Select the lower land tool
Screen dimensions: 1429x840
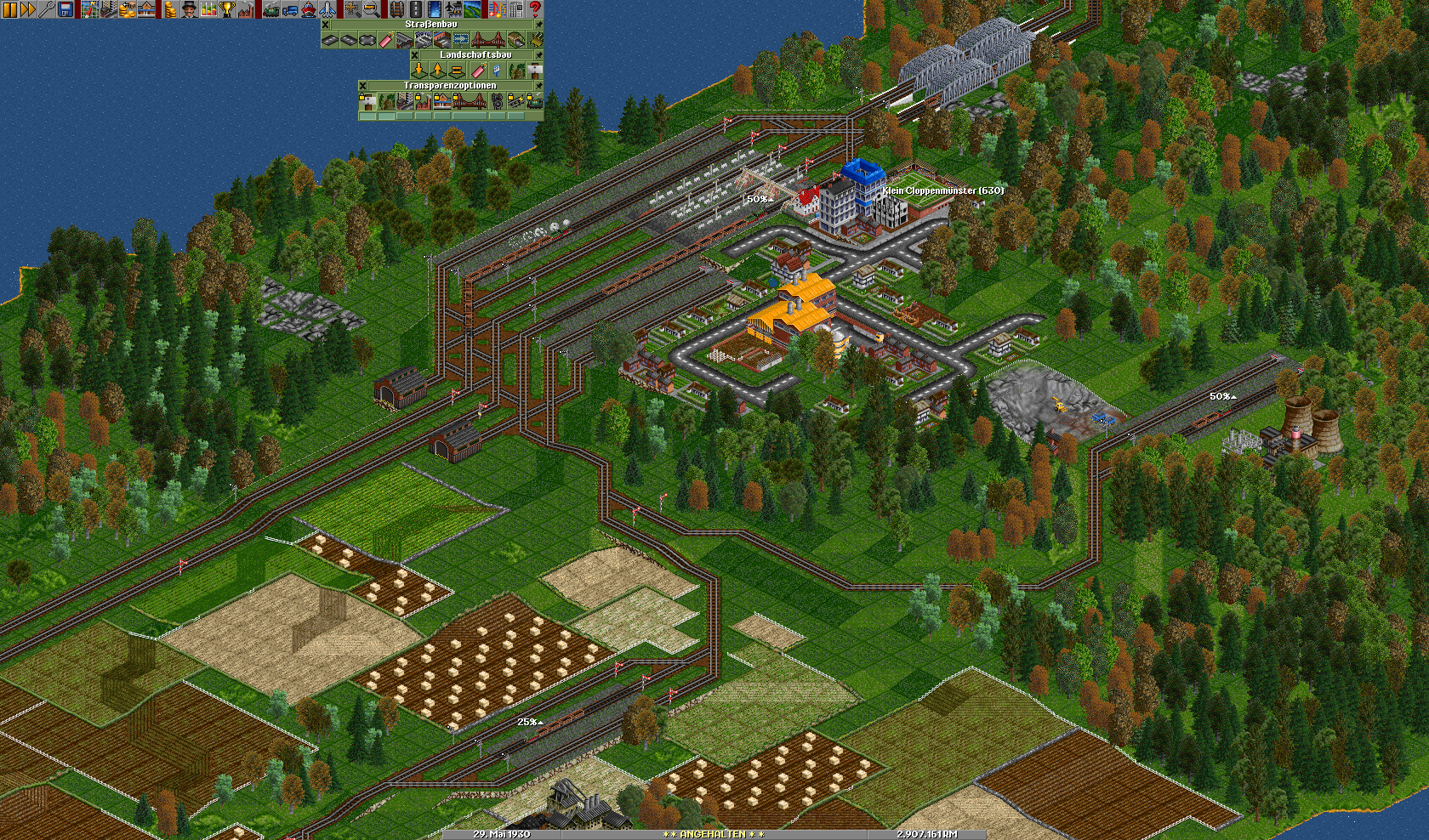419,71
